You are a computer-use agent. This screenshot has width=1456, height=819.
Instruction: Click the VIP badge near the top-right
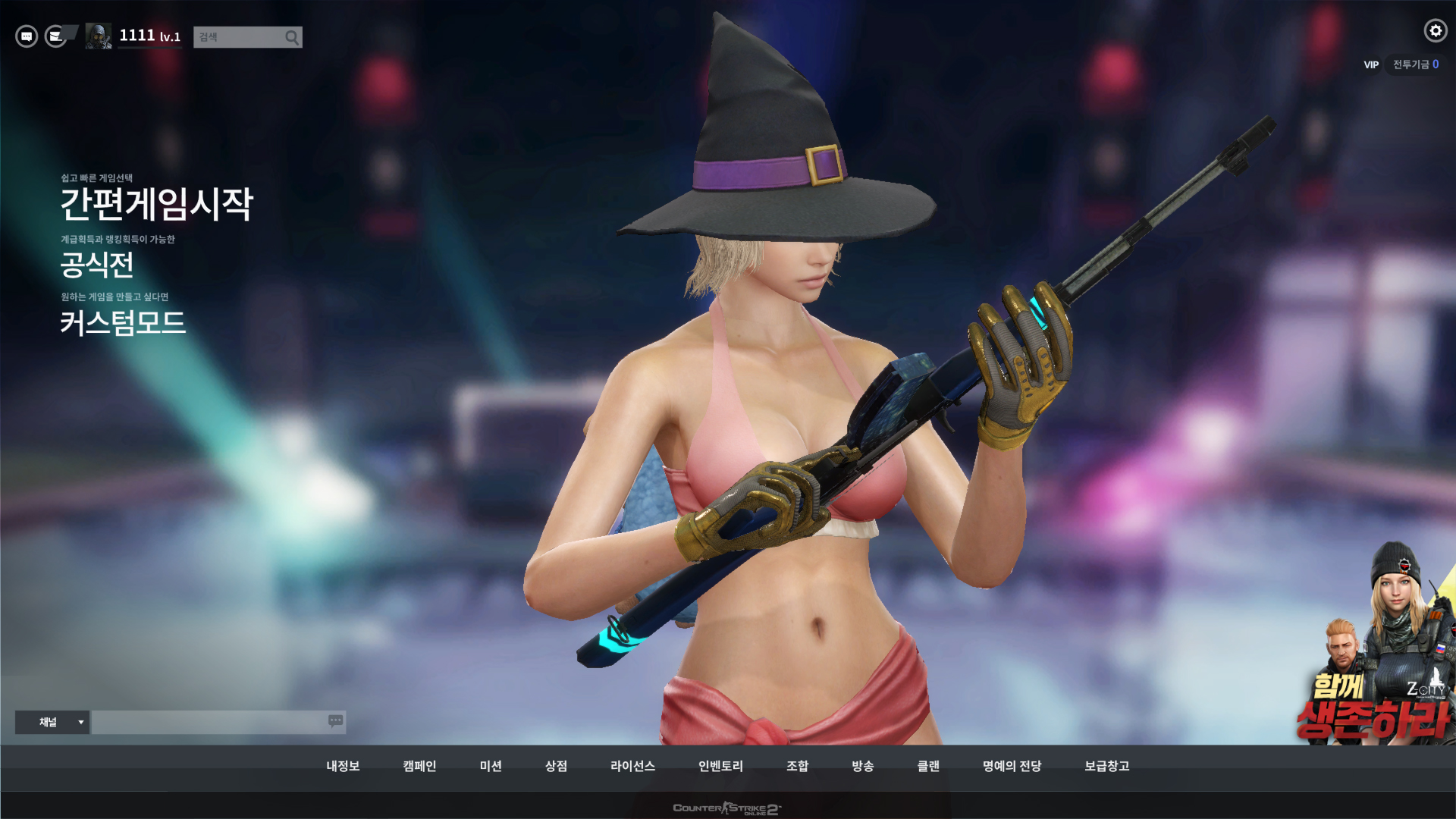point(1370,65)
